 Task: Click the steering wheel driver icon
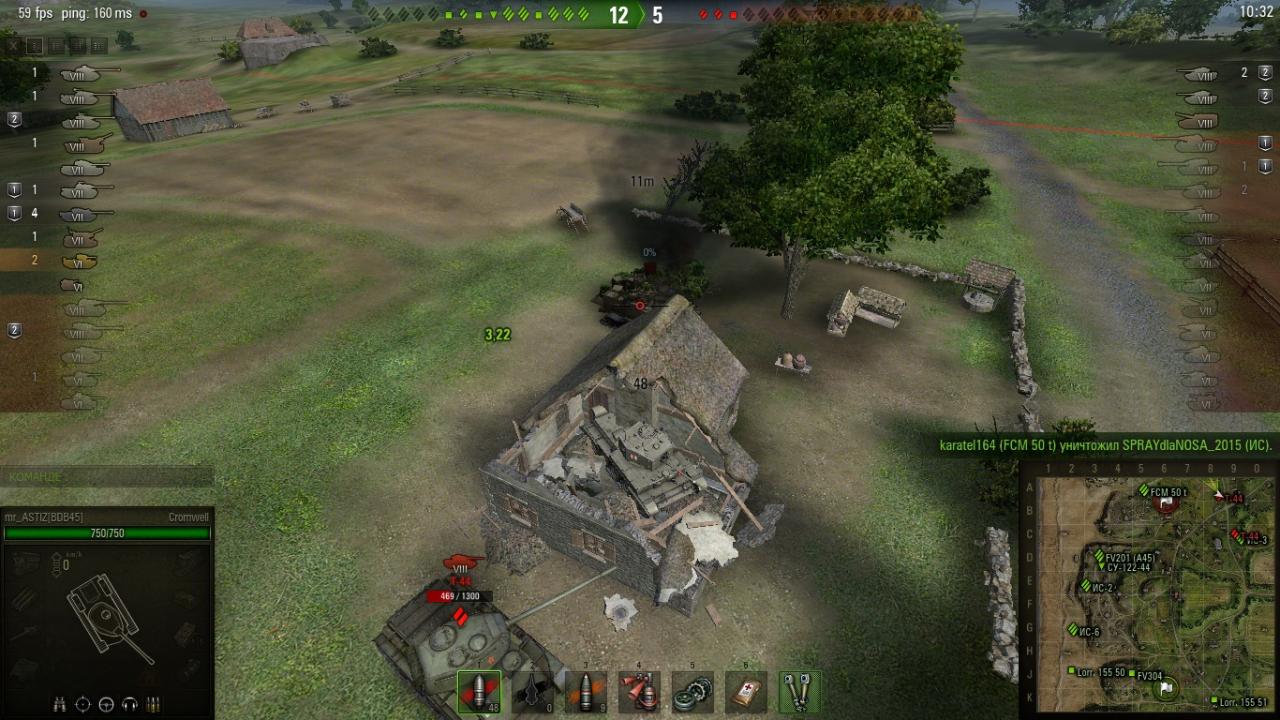point(106,704)
